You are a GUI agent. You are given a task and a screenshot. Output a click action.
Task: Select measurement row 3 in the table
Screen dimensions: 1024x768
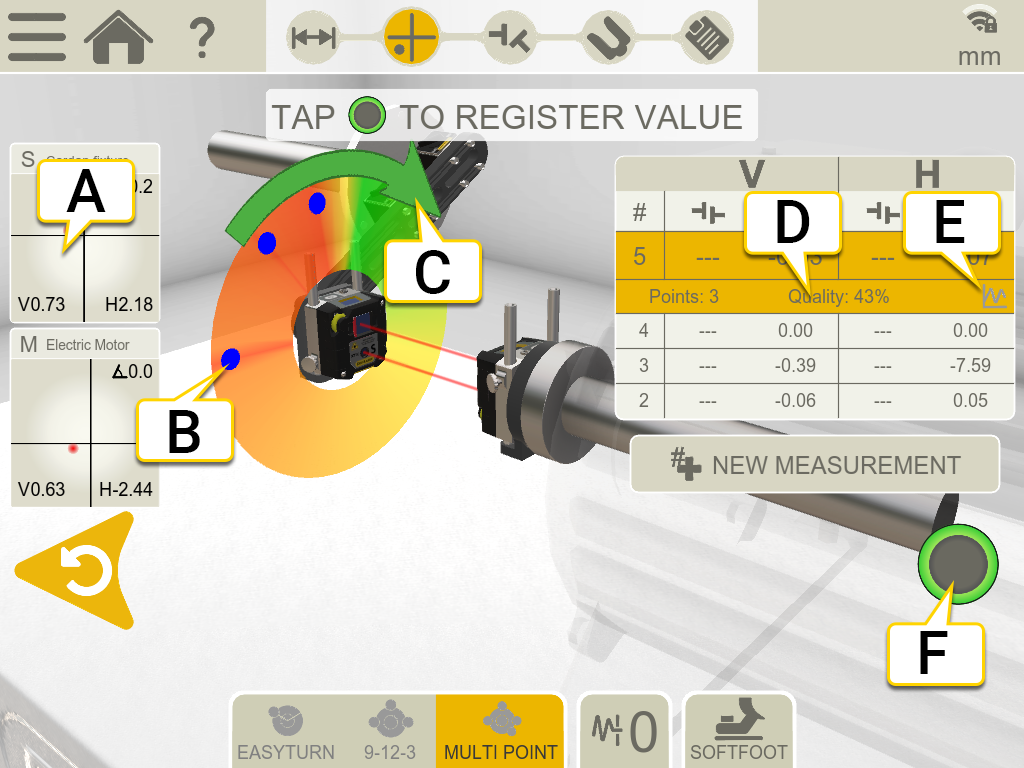coord(814,365)
